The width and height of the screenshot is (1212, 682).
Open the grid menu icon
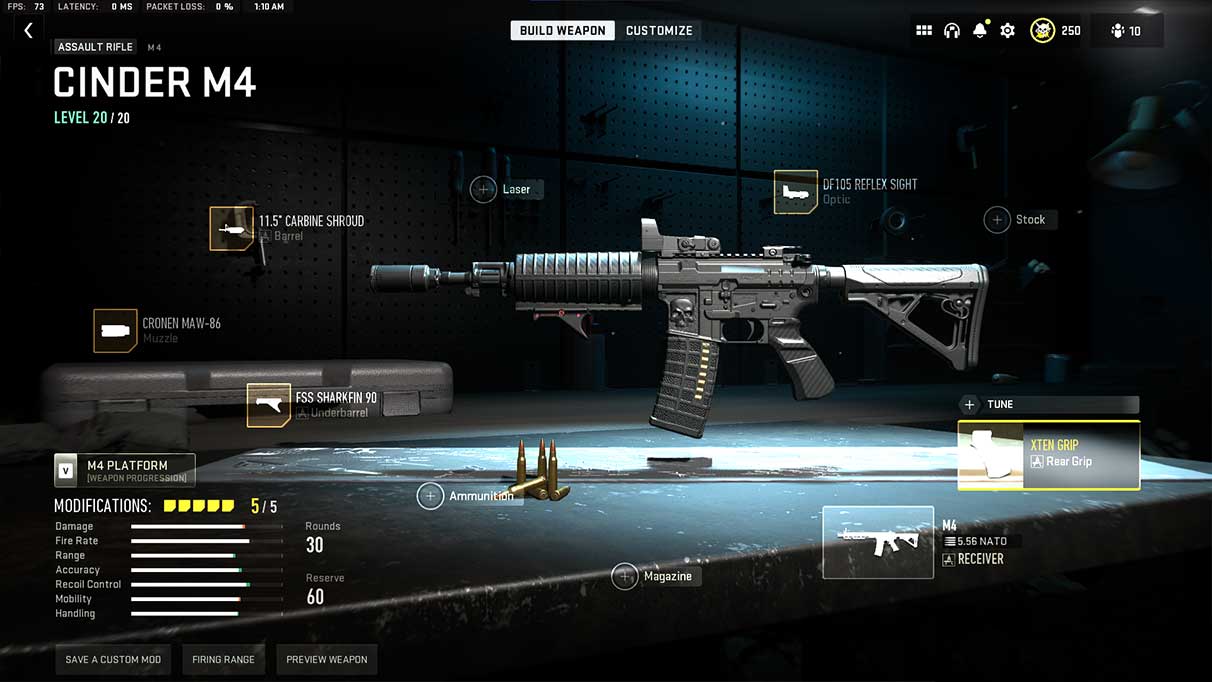click(924, 31)
